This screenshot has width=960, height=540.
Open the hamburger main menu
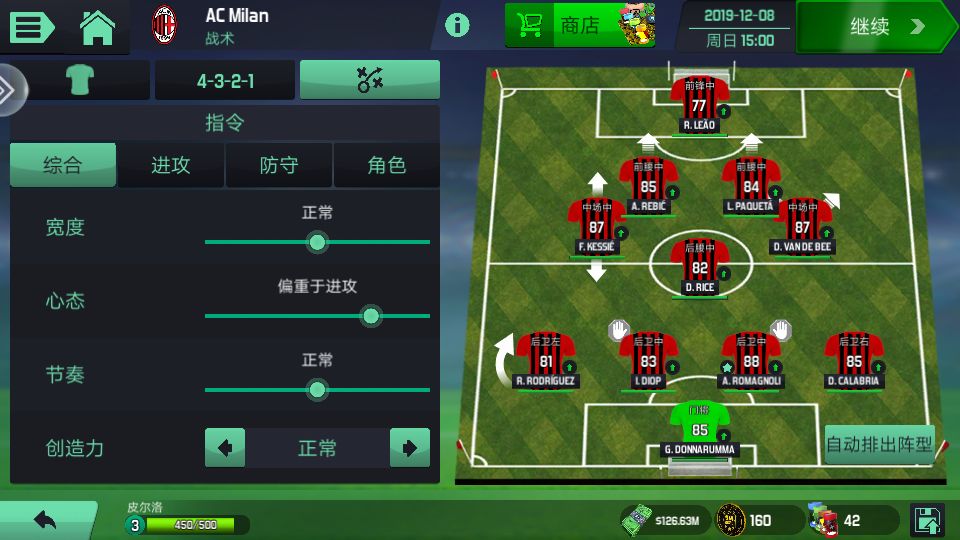(x=32, y=26)
